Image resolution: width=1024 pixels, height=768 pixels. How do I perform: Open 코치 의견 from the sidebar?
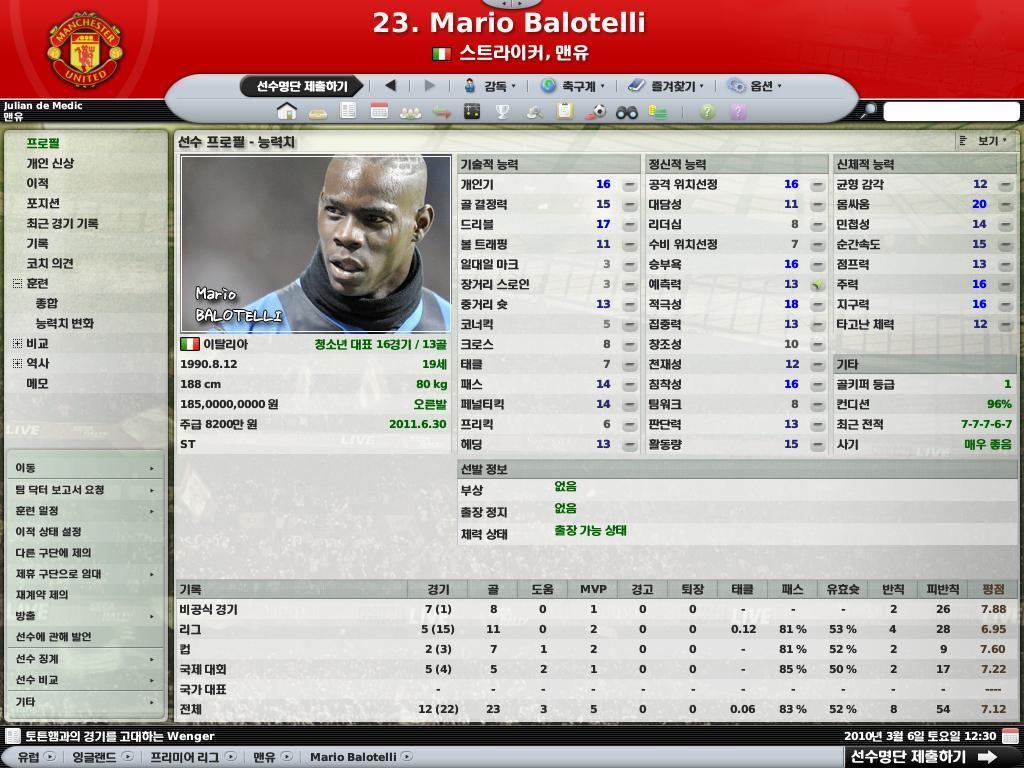(x=50, y=263)
